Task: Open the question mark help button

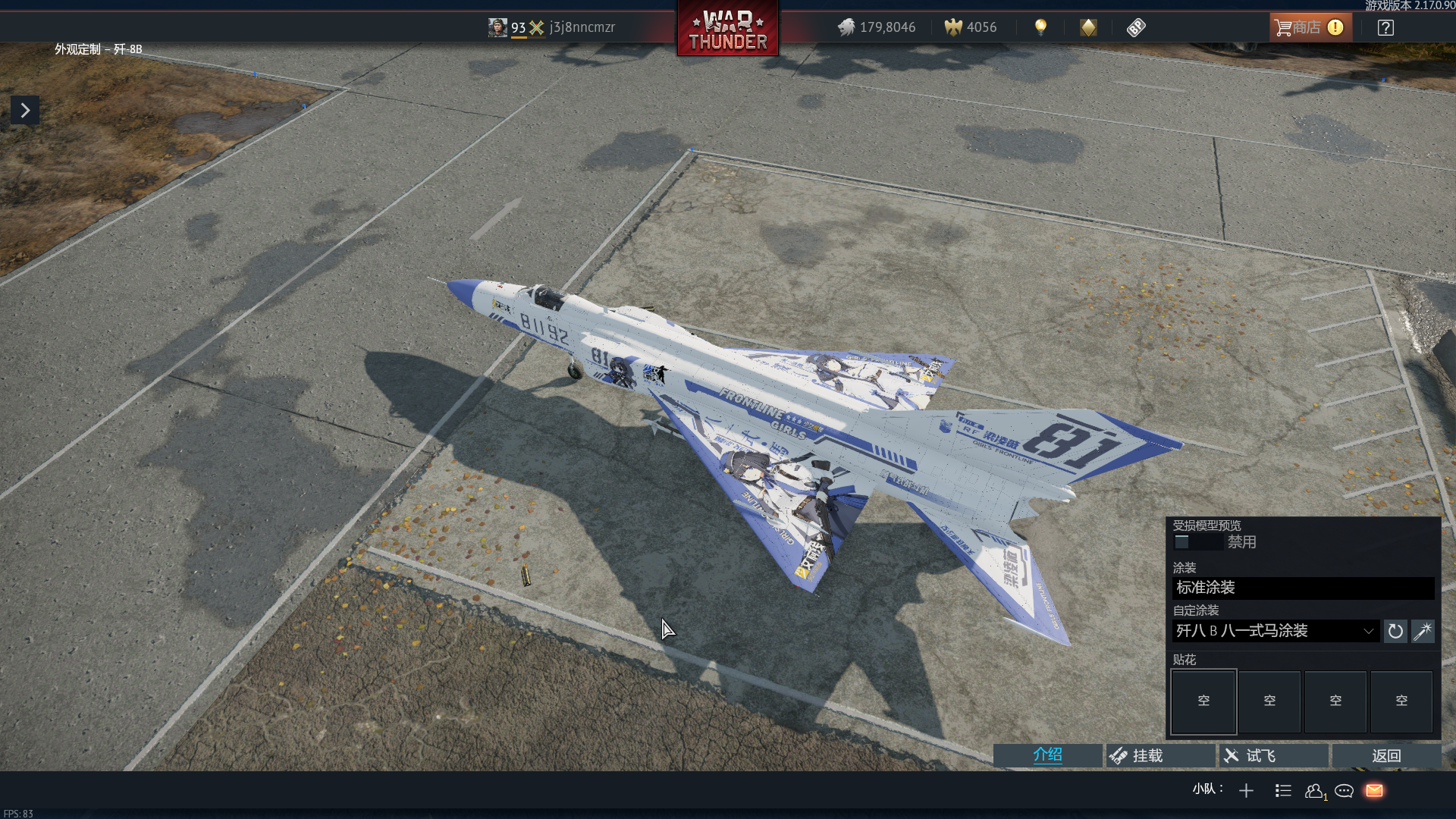Action: pos(1385,28)
